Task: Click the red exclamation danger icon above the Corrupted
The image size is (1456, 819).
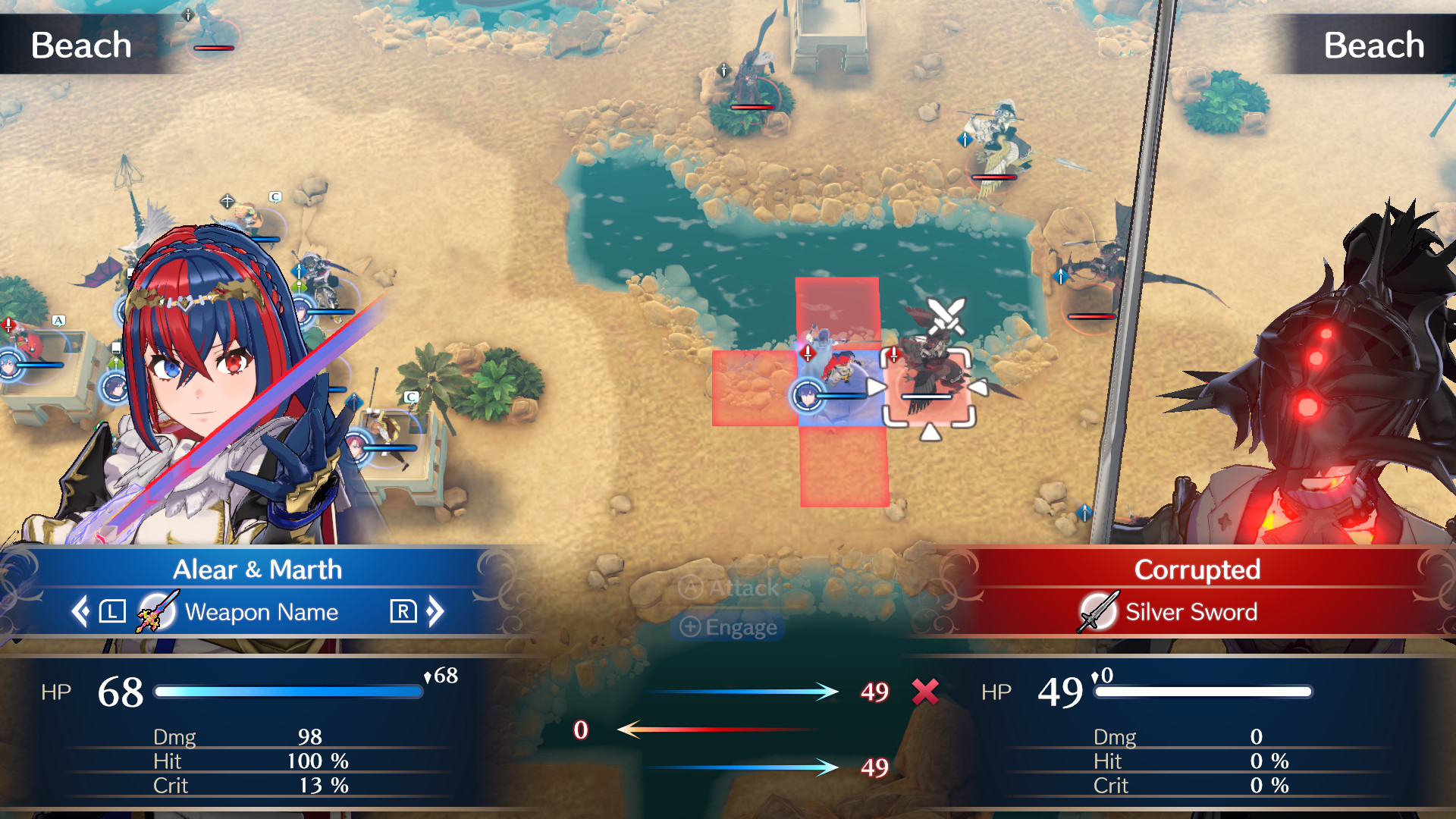Action: [x=893, y=353]
